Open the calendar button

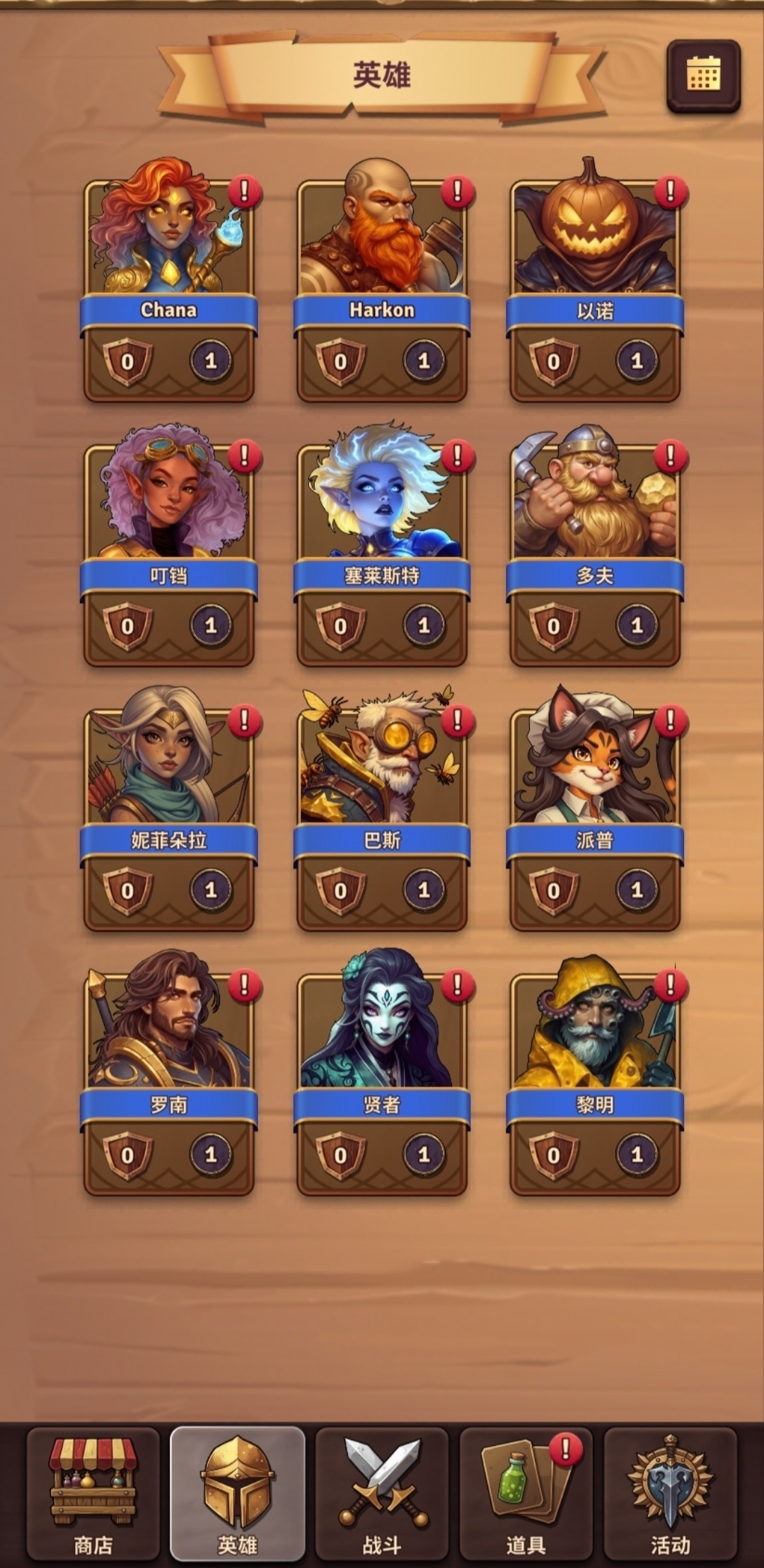[703, 75]
